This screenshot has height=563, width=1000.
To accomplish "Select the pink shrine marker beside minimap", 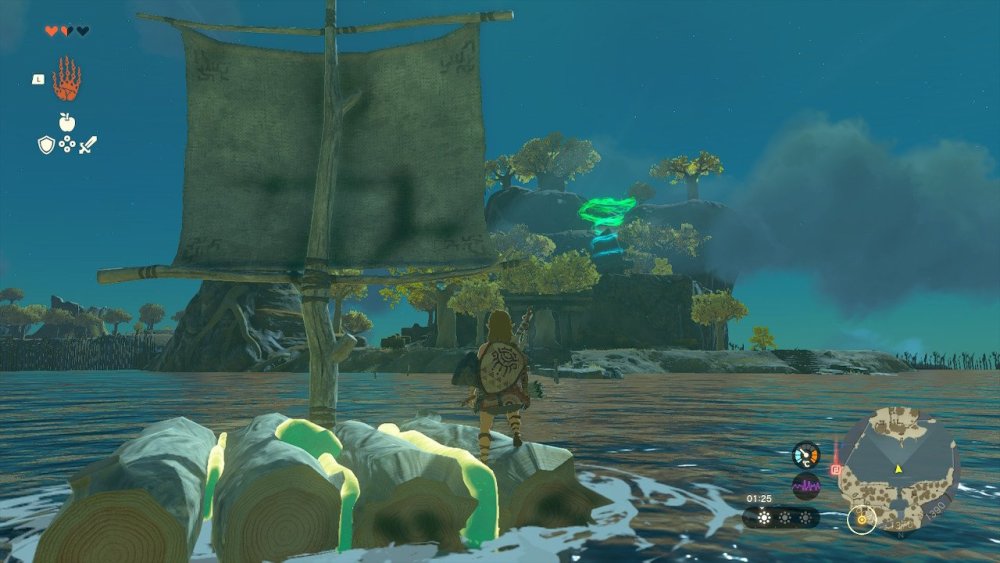I will coord(835,468).
